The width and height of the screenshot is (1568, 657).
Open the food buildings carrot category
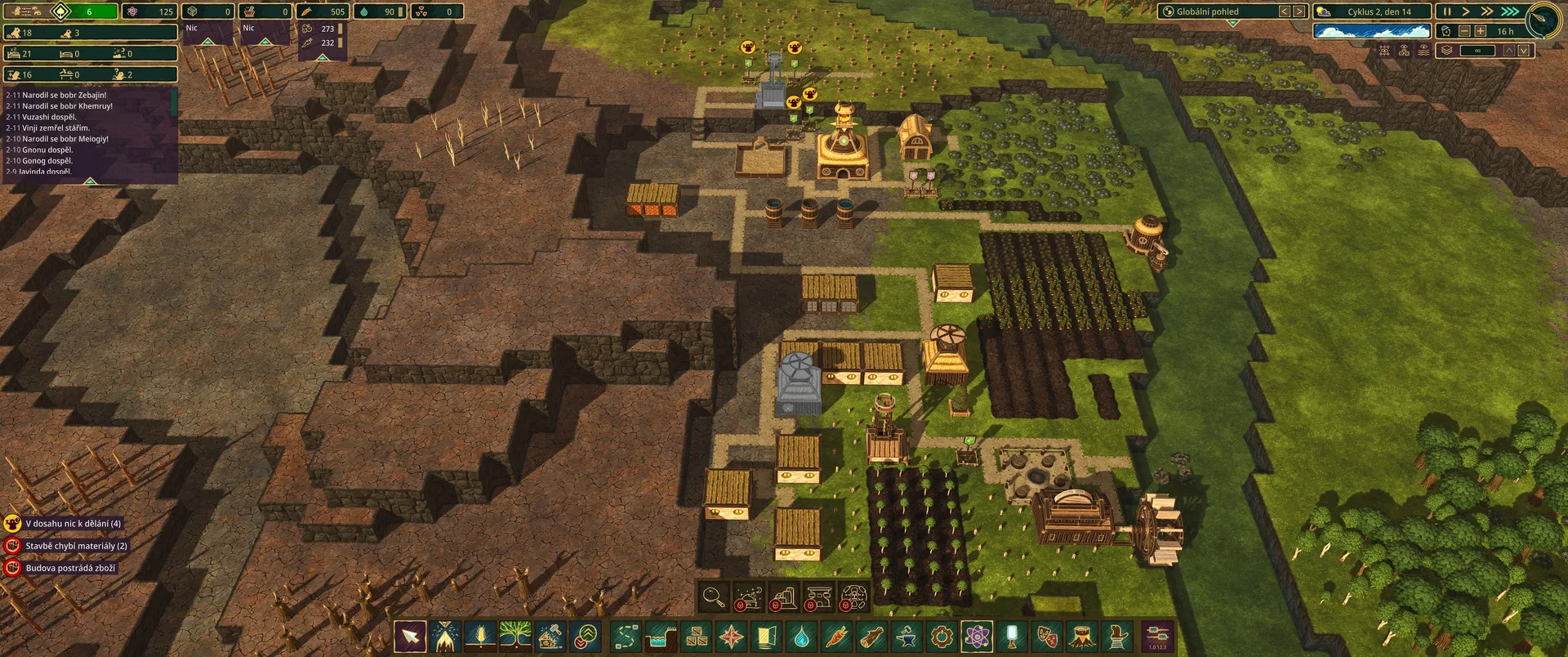[836, 636]
